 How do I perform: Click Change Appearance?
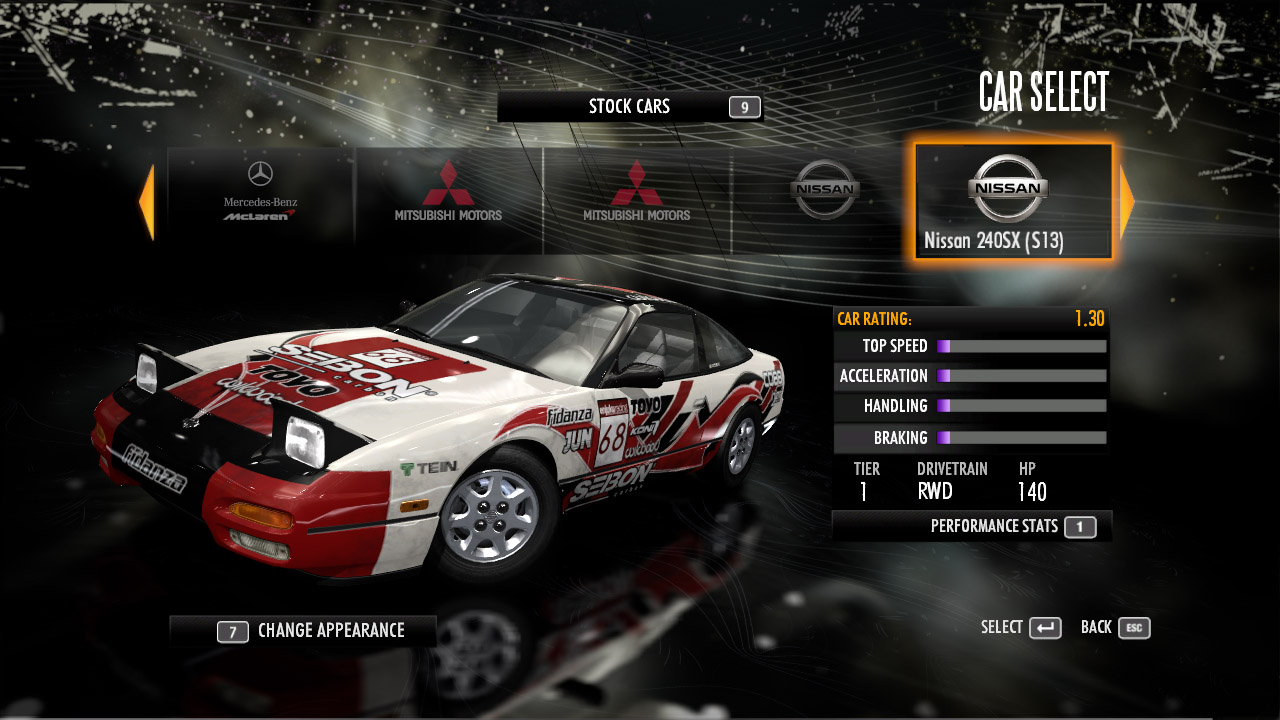point(310,631)
